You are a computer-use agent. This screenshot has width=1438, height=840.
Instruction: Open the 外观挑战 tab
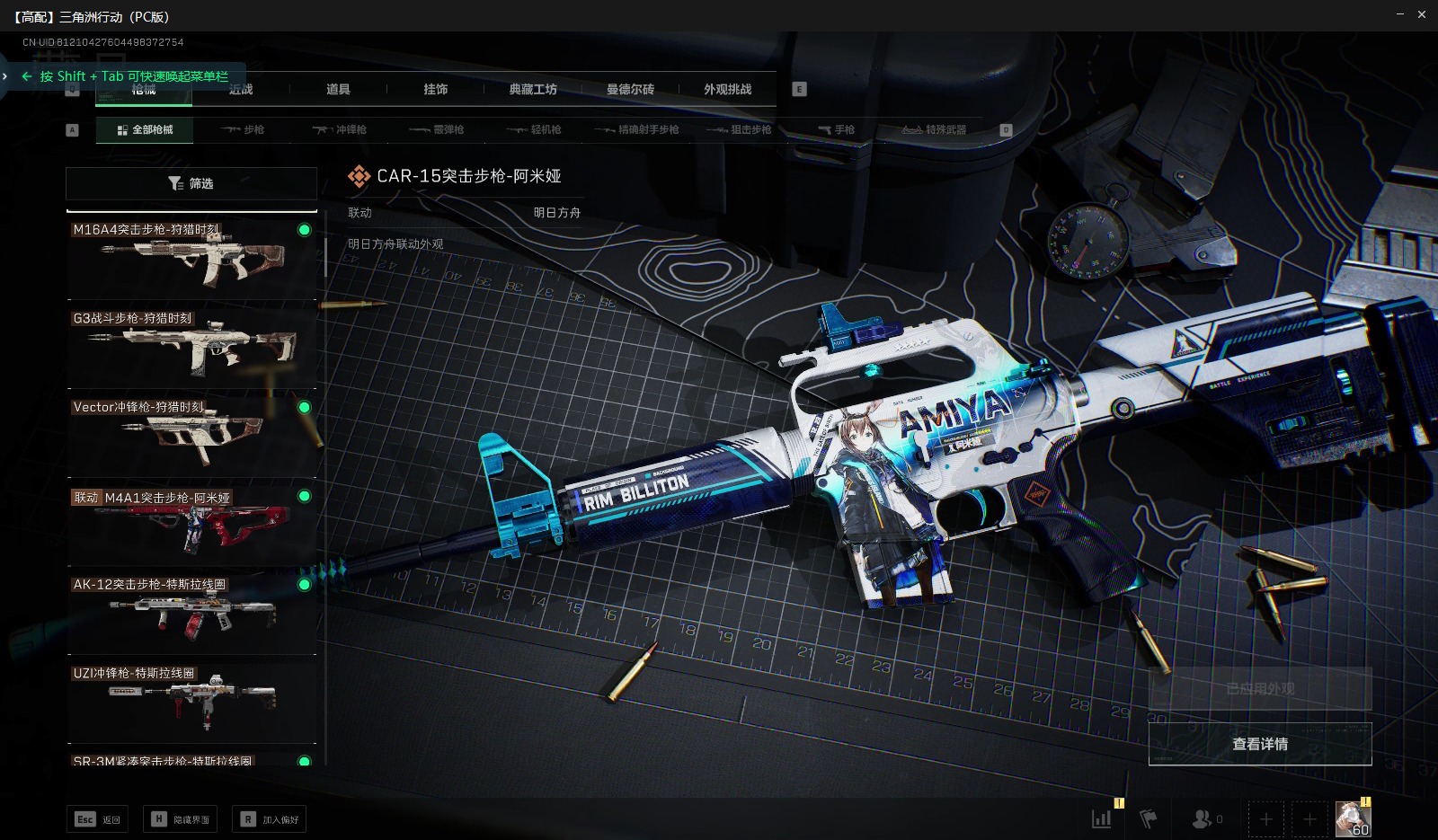(x=727, y=89)
